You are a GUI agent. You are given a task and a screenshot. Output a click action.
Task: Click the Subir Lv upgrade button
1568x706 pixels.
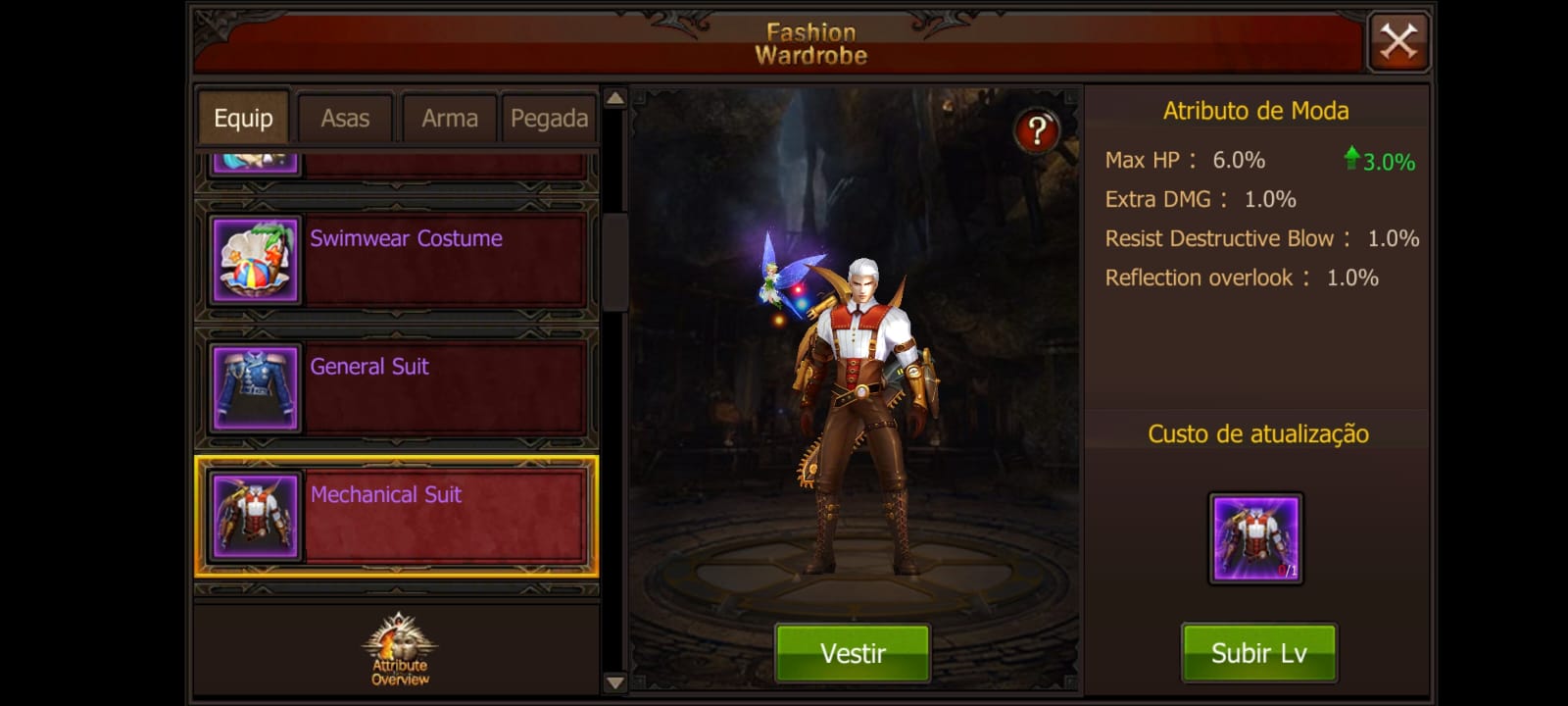[1258, 653]
